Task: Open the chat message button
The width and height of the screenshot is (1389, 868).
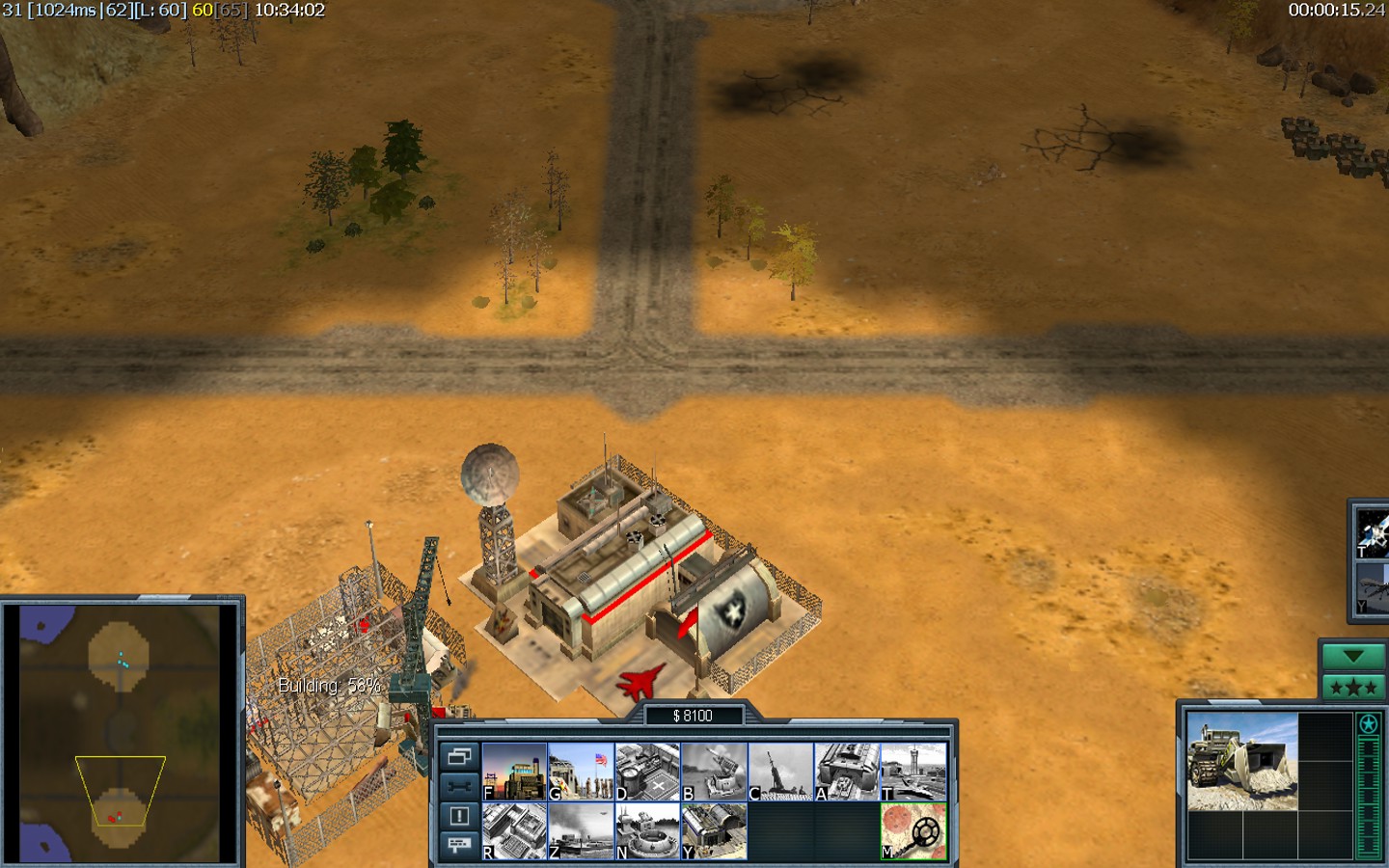Action: tap(459, 845)
